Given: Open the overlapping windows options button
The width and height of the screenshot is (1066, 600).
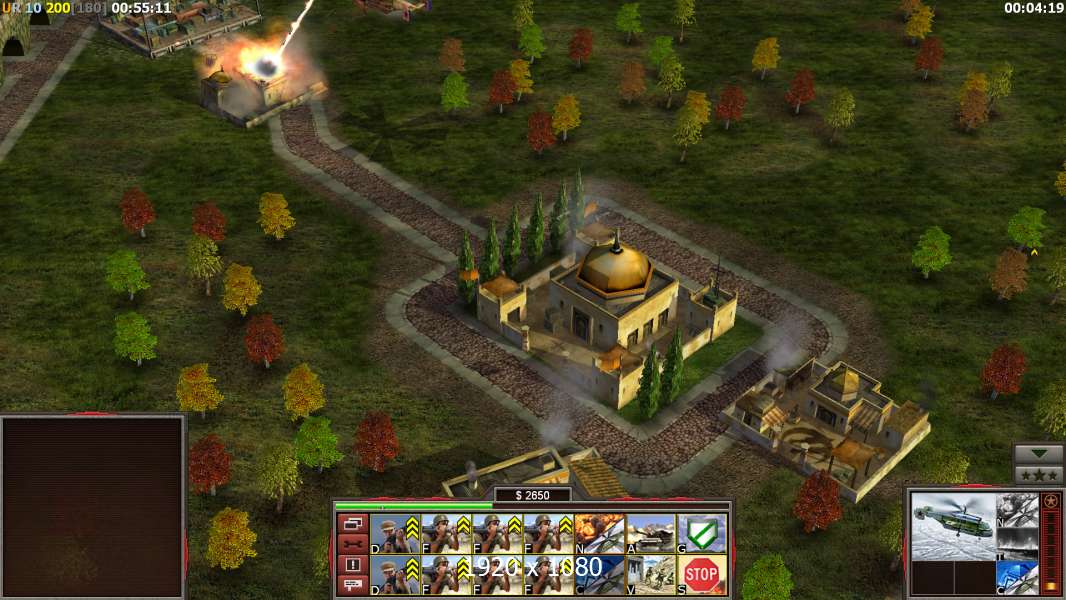Looking at the screenshot, I should 353,523.
